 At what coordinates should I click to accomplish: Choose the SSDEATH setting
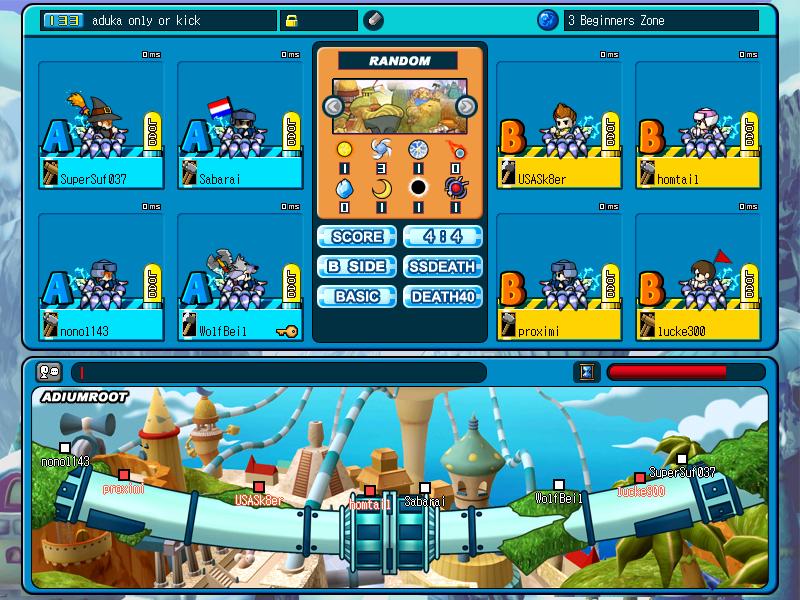point(443,267)
